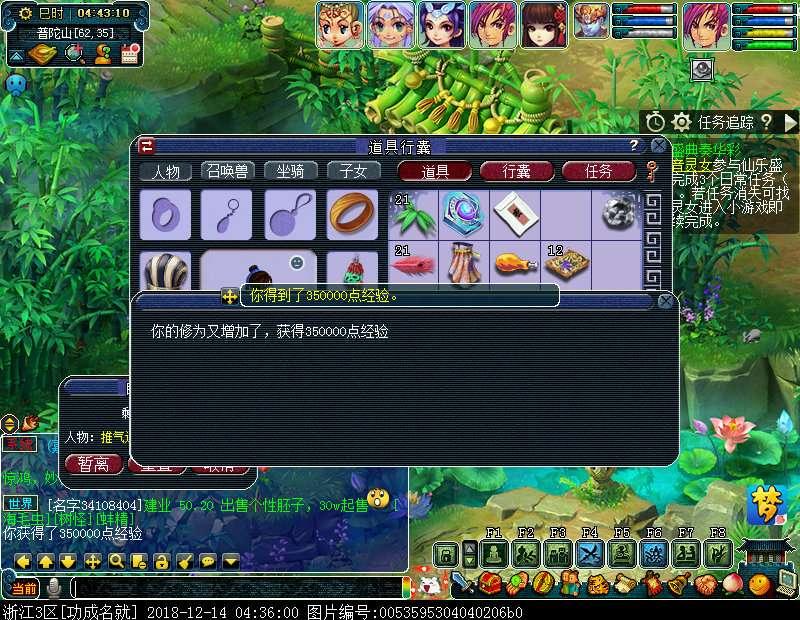The image size is (800, 620).
Task: Open the treasure chest menu icon
Action: [490, 583]
